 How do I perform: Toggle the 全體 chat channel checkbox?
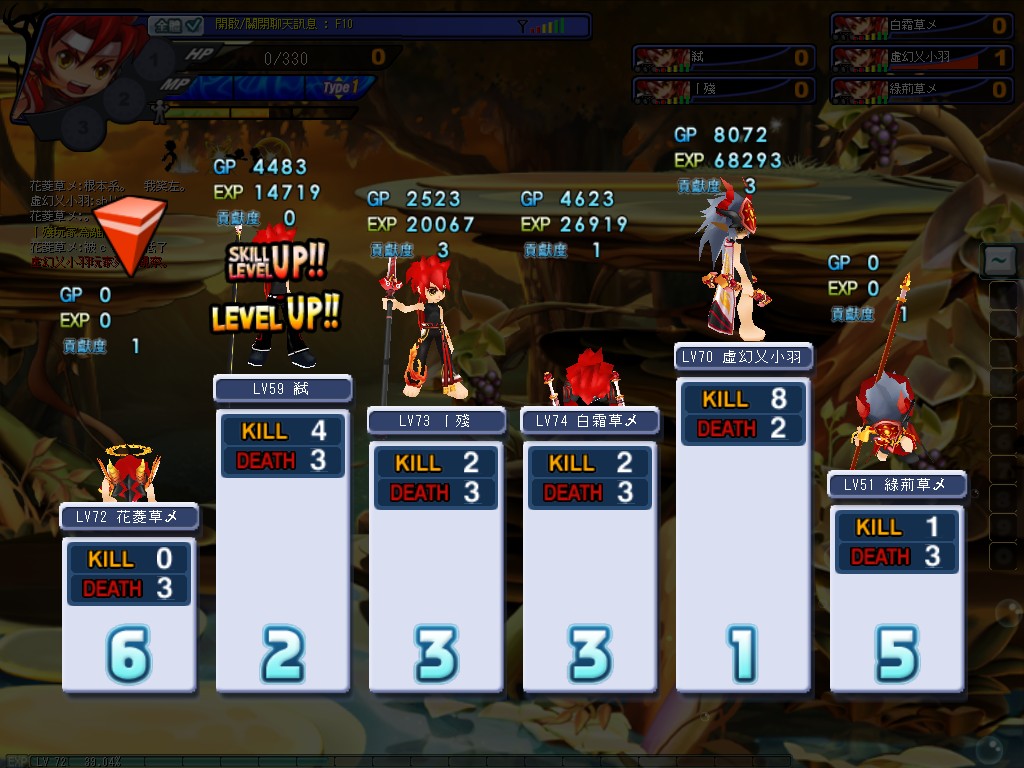(194, 25)
